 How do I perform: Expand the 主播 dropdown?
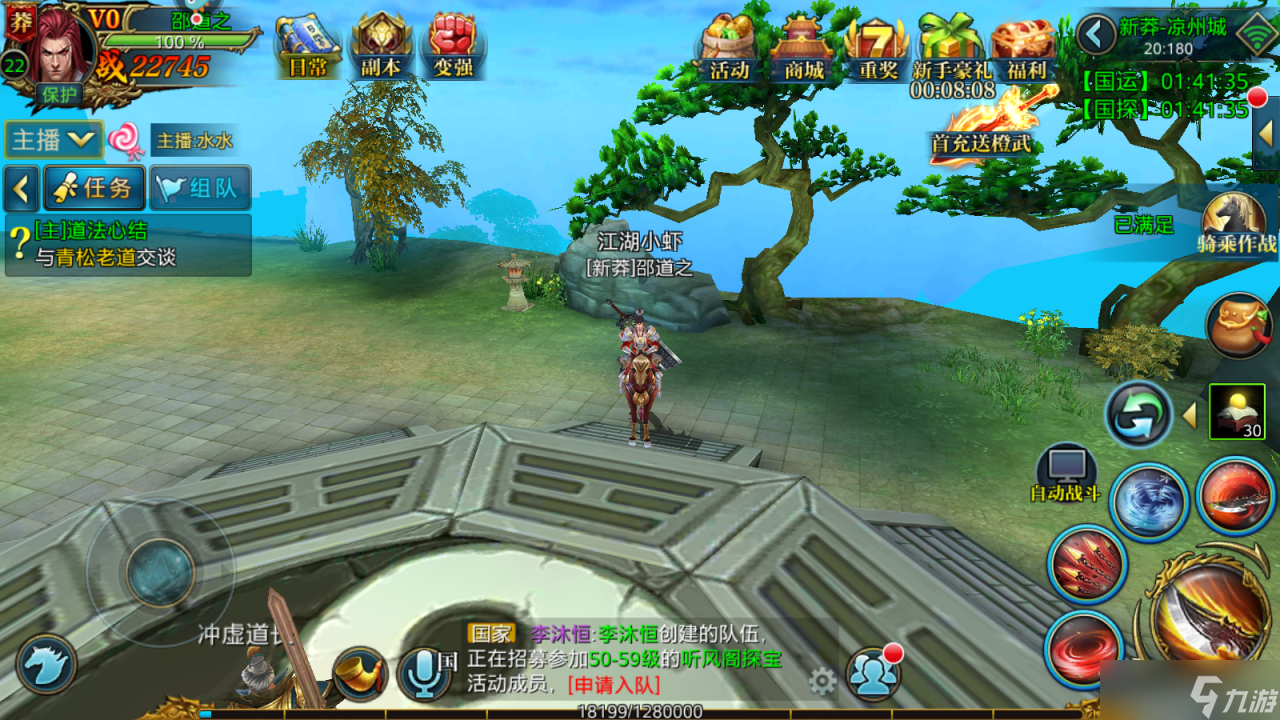[x=54, y=140]
